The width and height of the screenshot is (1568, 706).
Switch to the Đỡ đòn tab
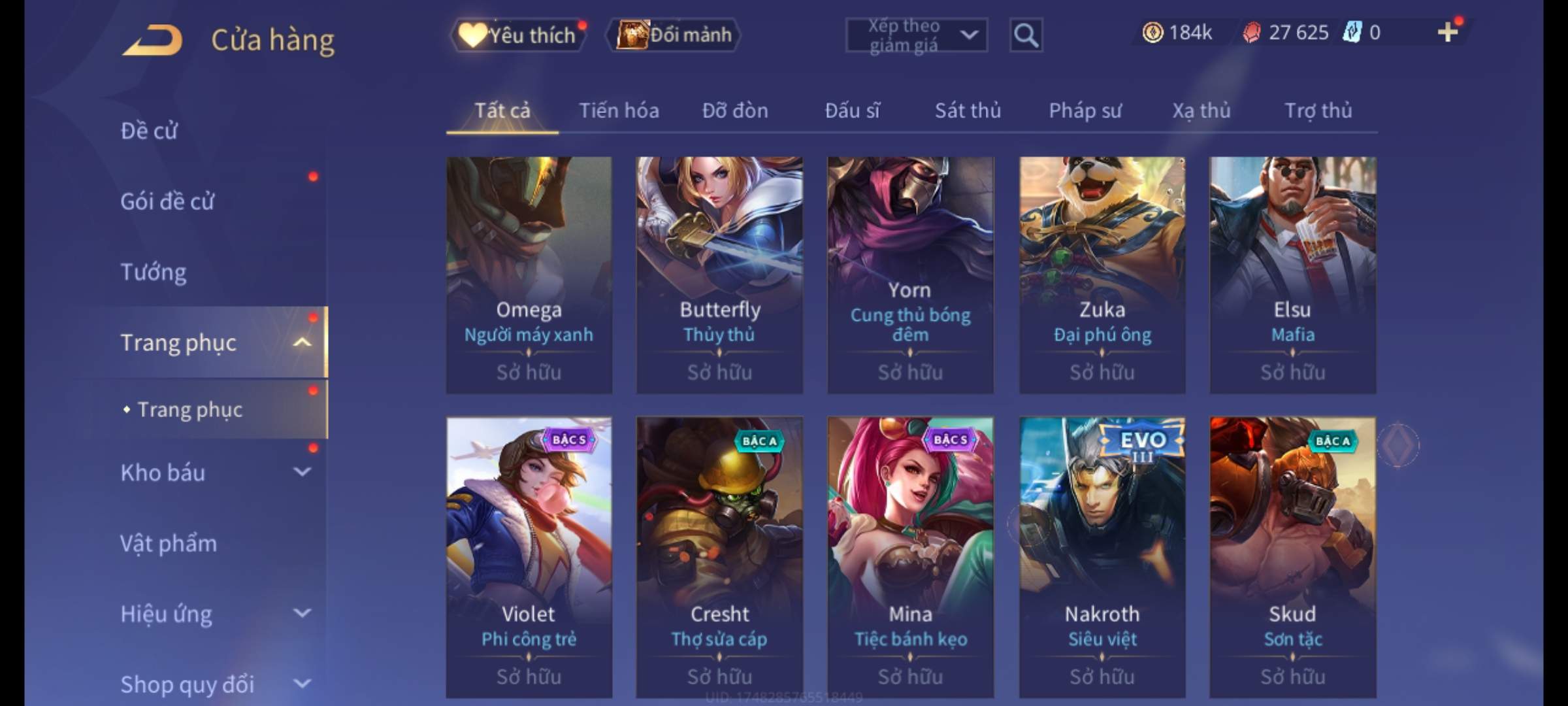(x=735, y=110)
